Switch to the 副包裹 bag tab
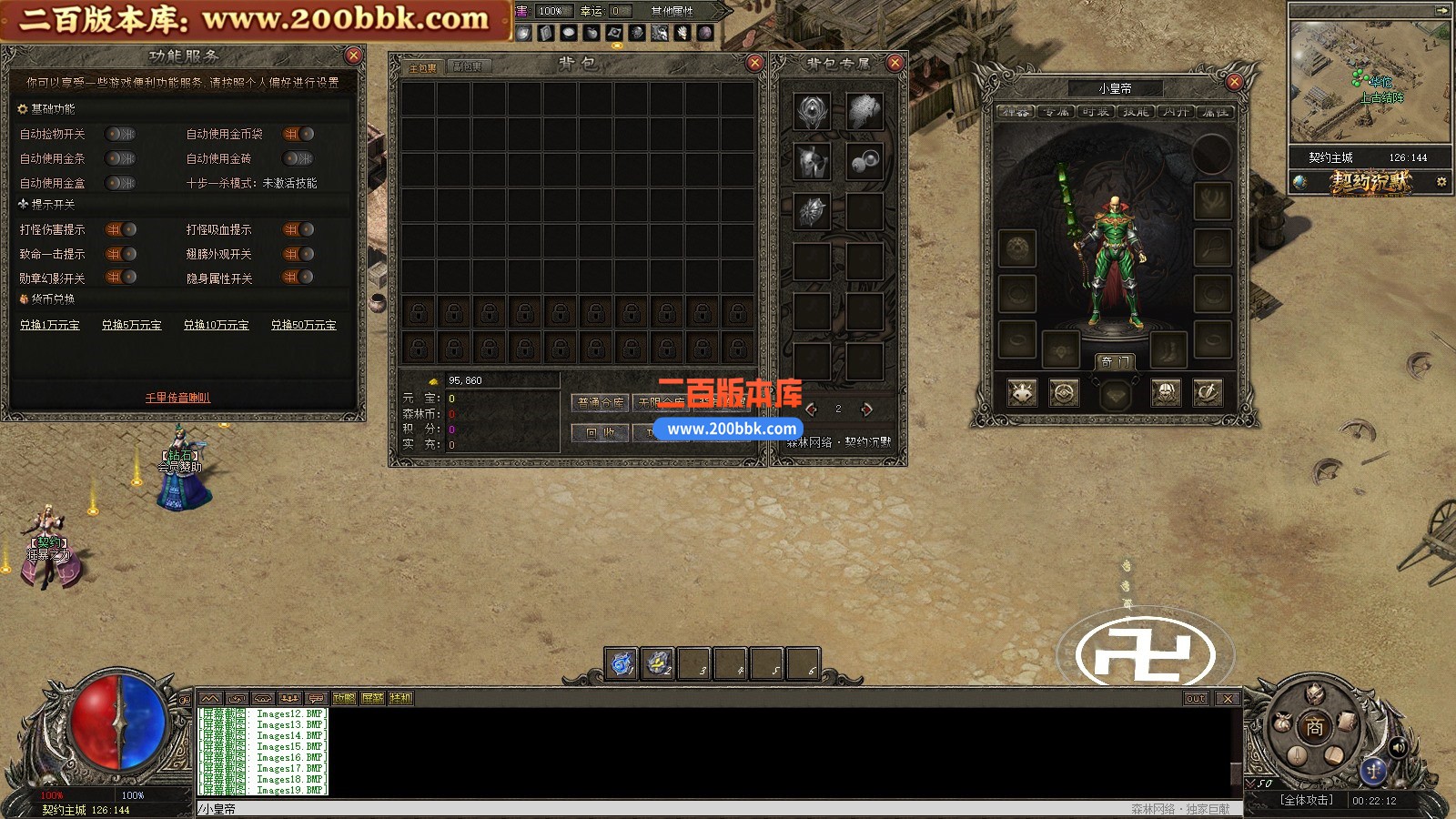 [x=469, y=67]
